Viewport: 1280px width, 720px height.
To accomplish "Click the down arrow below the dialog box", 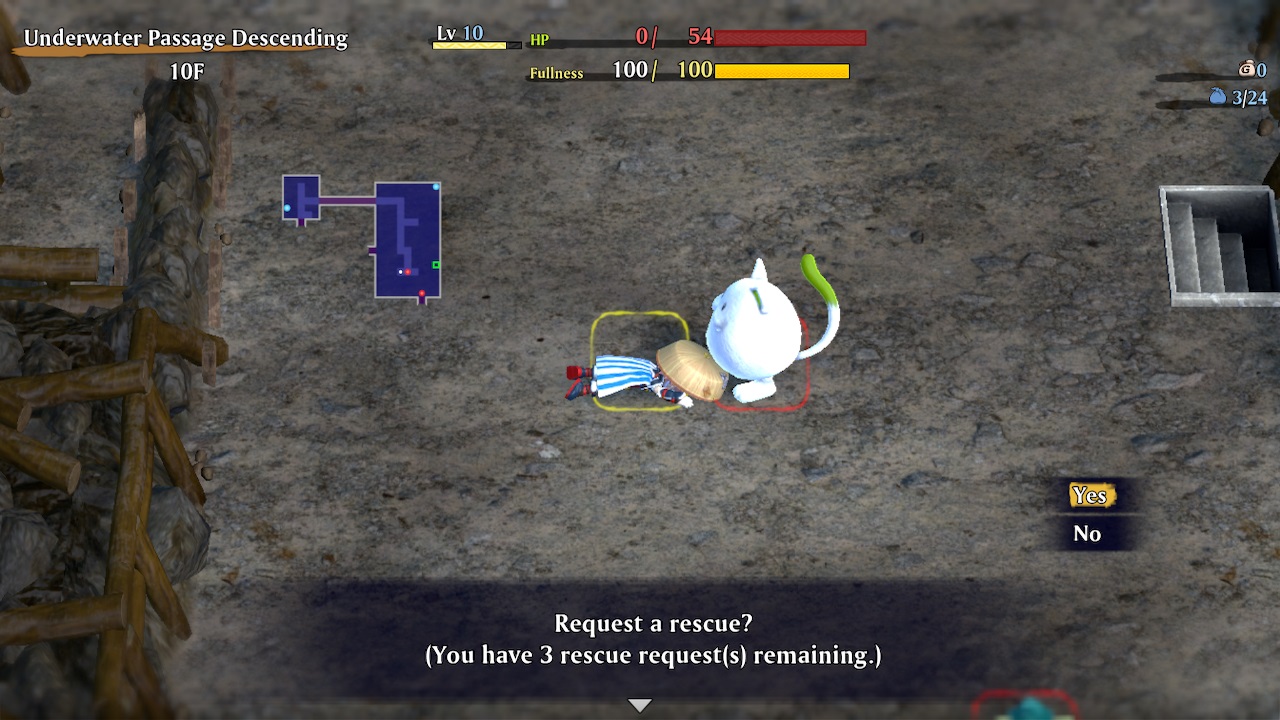I will [639, 703].
